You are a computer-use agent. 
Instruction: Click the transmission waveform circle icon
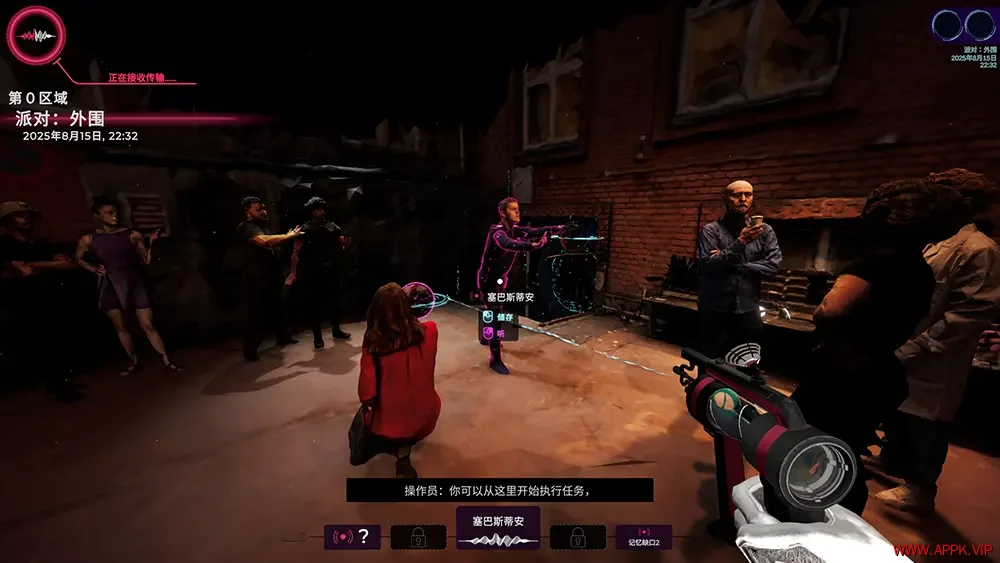click(x=37, y=35)
